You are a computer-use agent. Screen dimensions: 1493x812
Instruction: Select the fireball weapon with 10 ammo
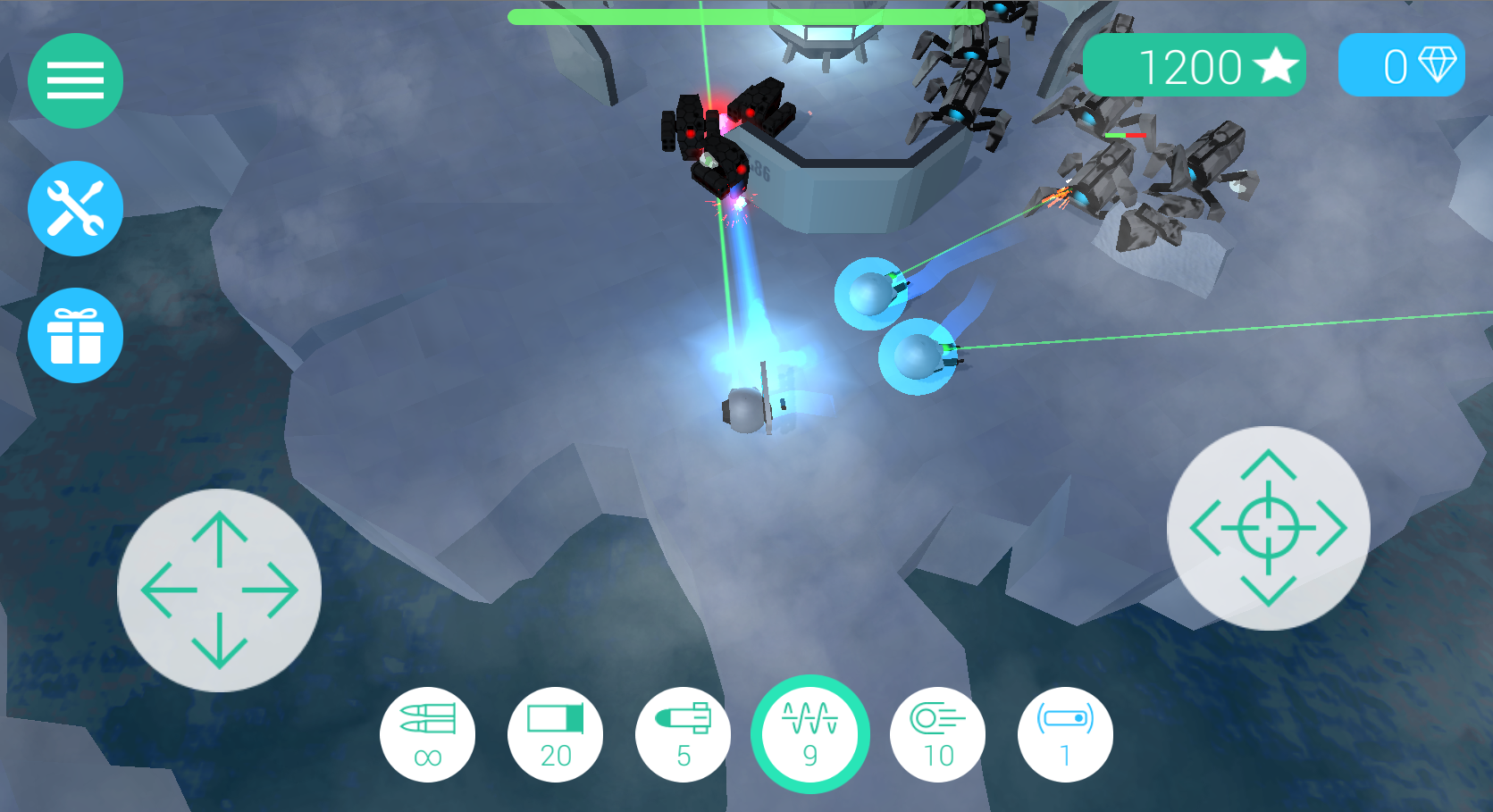[x=937, y=734]
